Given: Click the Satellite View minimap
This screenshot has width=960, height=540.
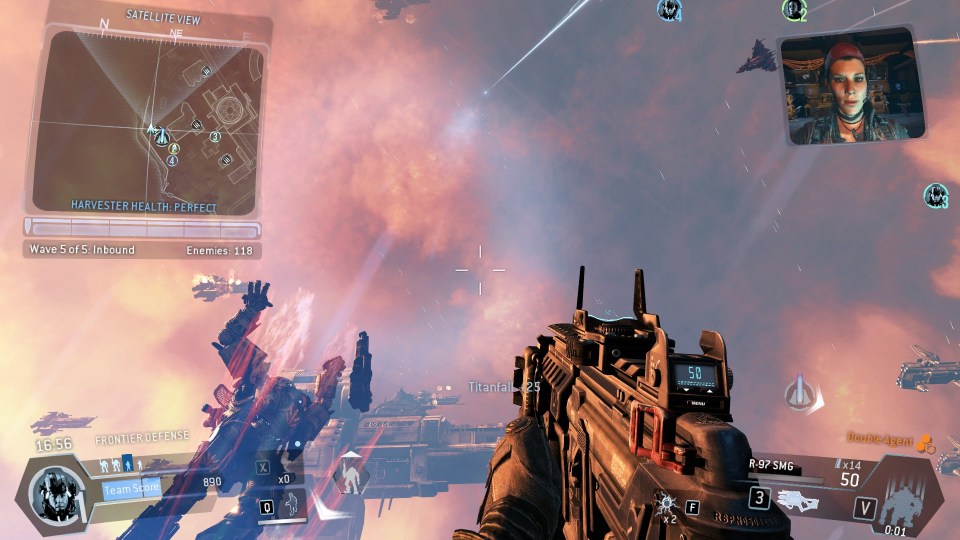Looking at the screenshot, I should (x=148, y=118).
